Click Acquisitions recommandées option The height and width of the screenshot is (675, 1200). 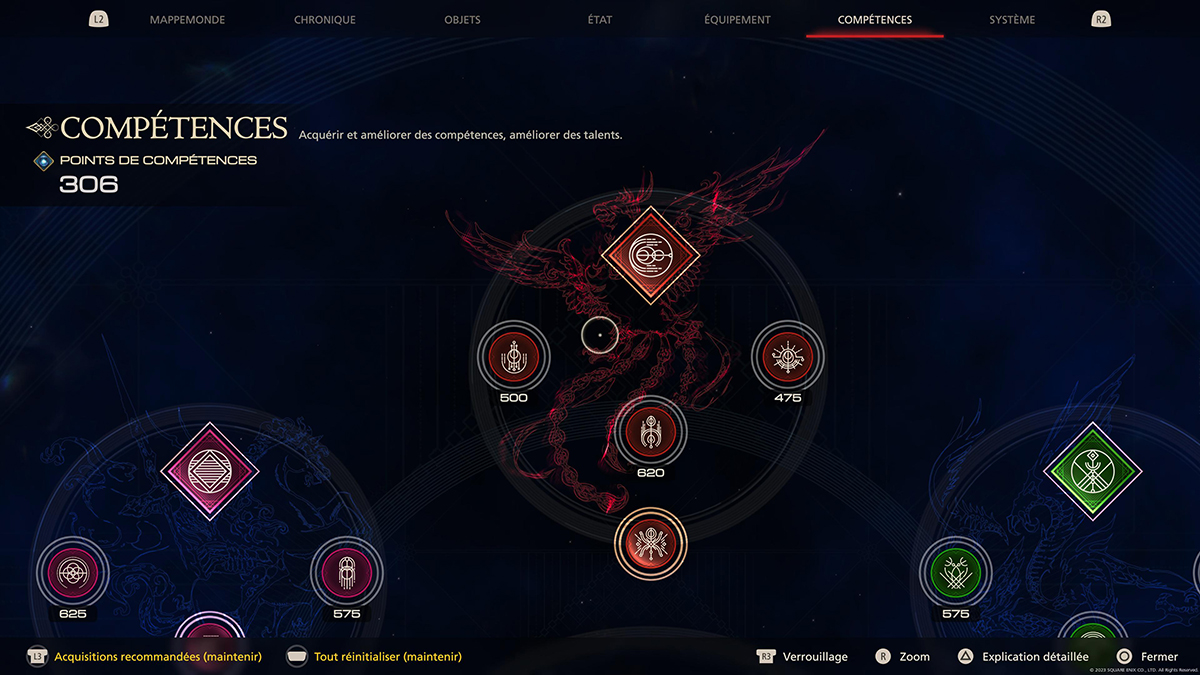(x=158, y=657)
